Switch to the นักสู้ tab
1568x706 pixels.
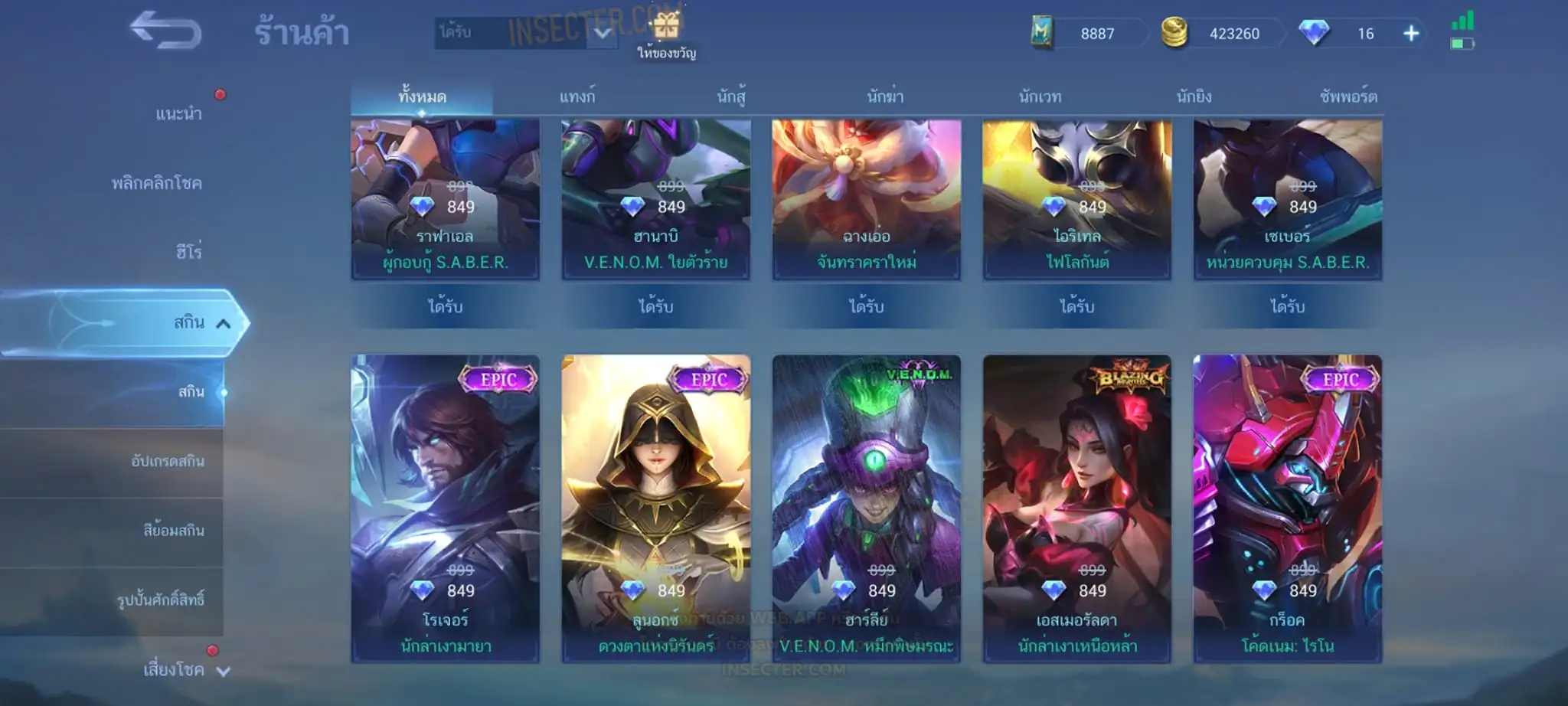click(731, 97)
